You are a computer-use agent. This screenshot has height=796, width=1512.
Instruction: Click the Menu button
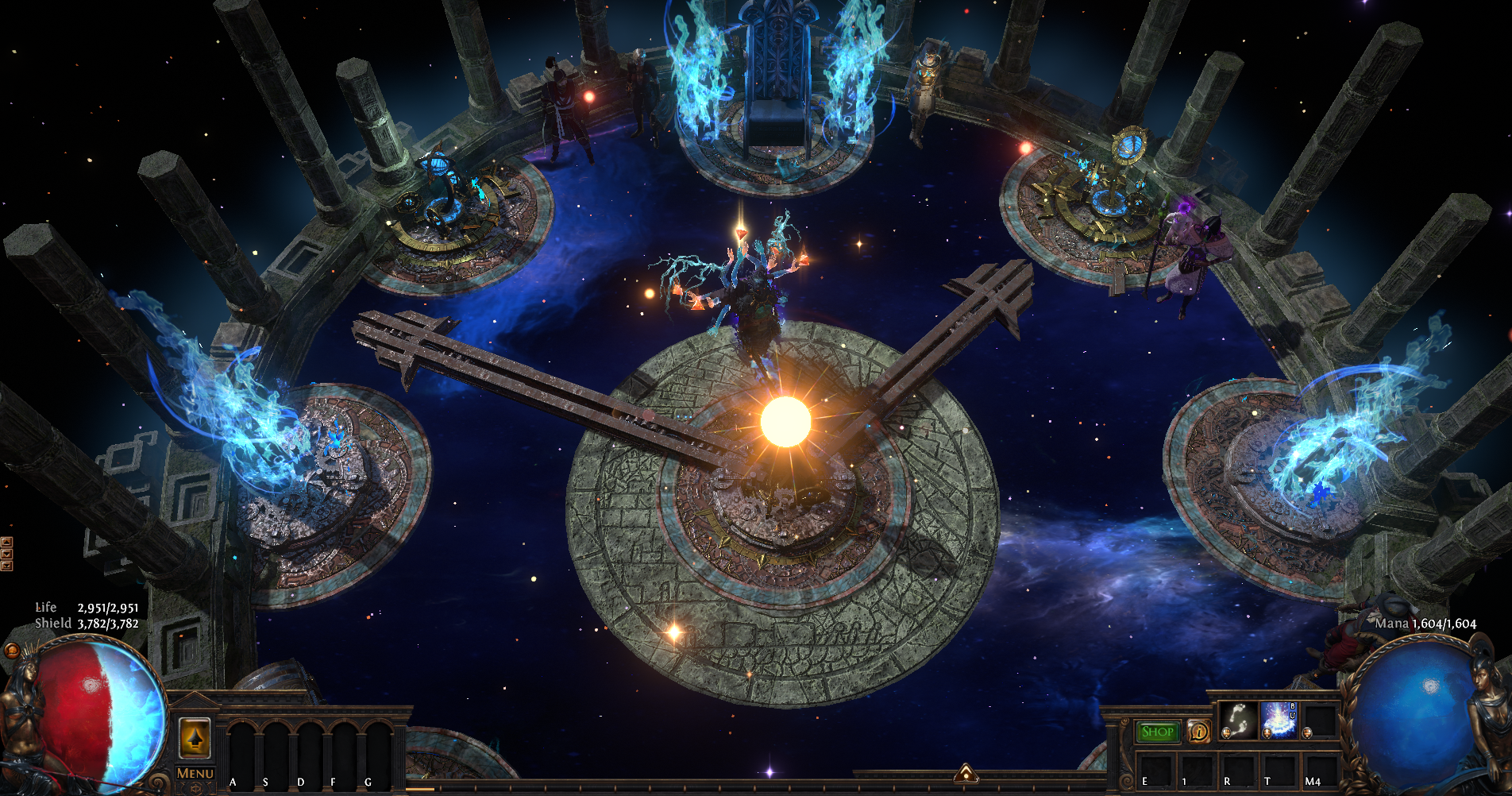click(x=195, y=774)
